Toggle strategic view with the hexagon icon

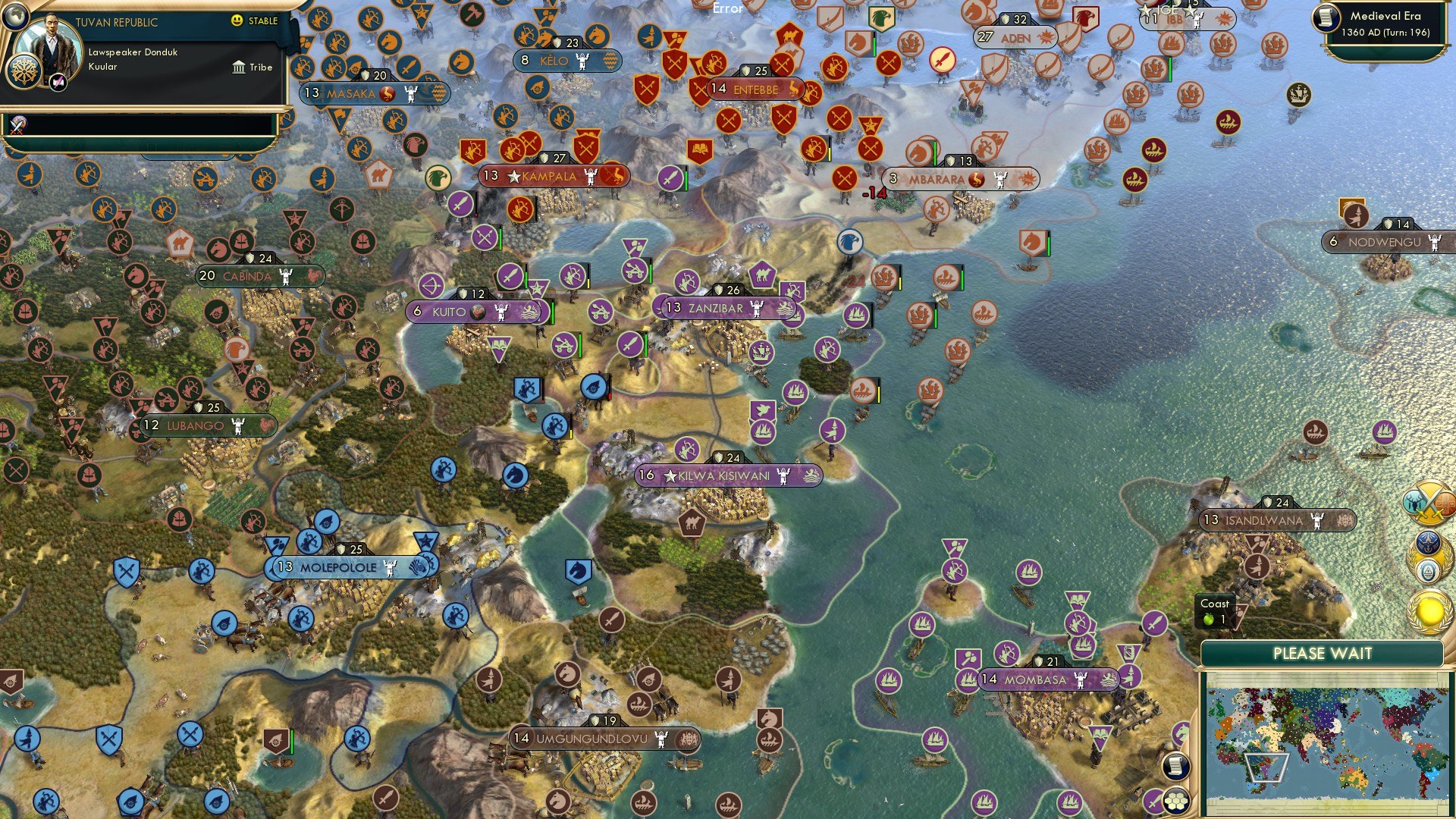tap(1176, 801)
